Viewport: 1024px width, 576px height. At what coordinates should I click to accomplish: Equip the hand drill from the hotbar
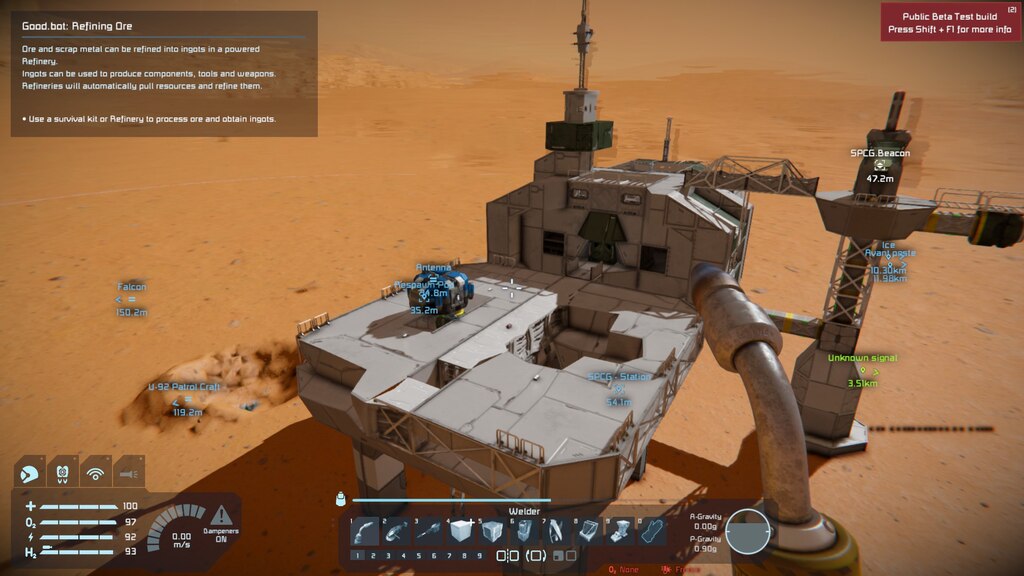(x=429, y=531)
